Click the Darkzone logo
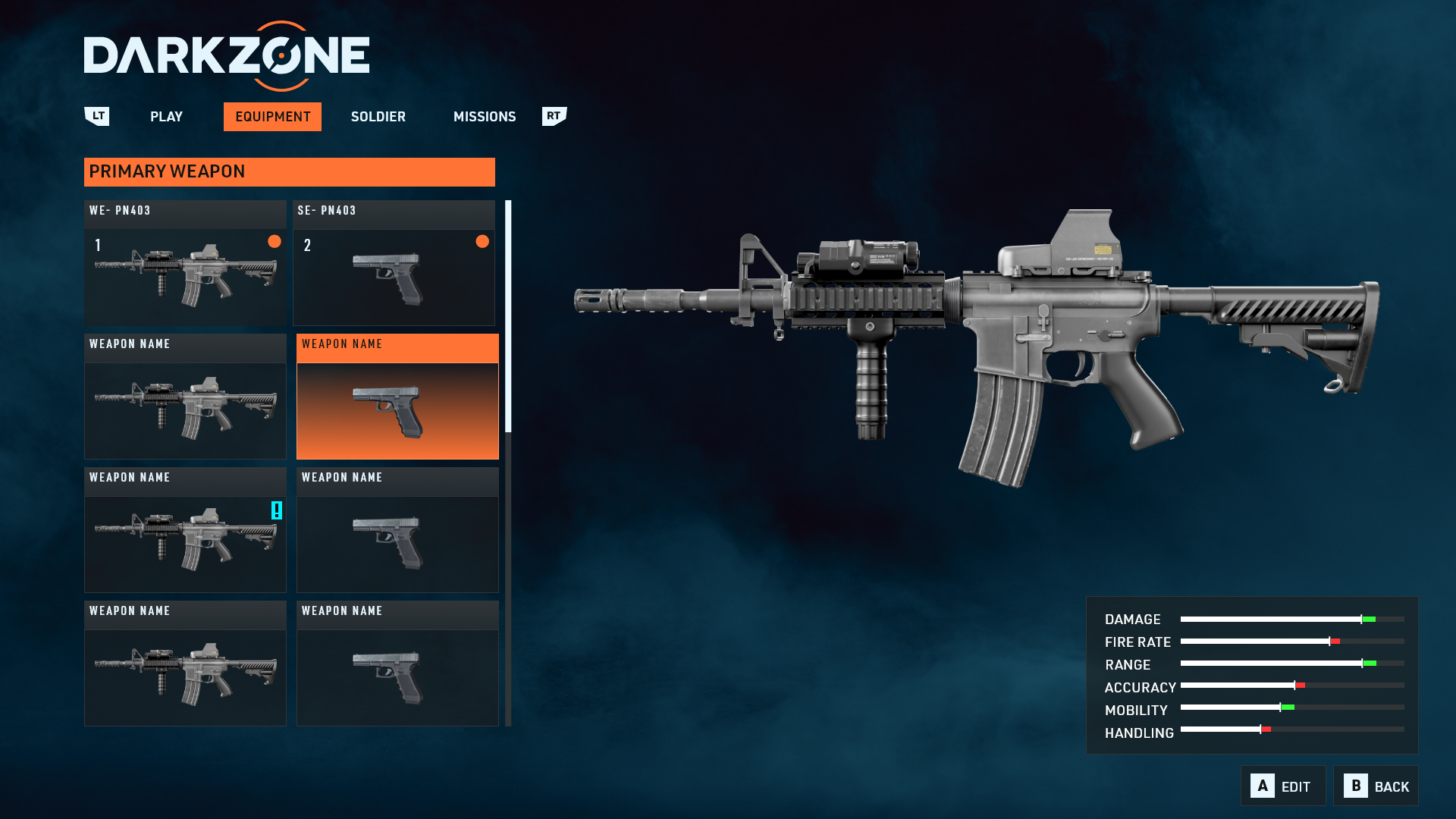This screenshot has height=819, width=1456. point(227,56)
